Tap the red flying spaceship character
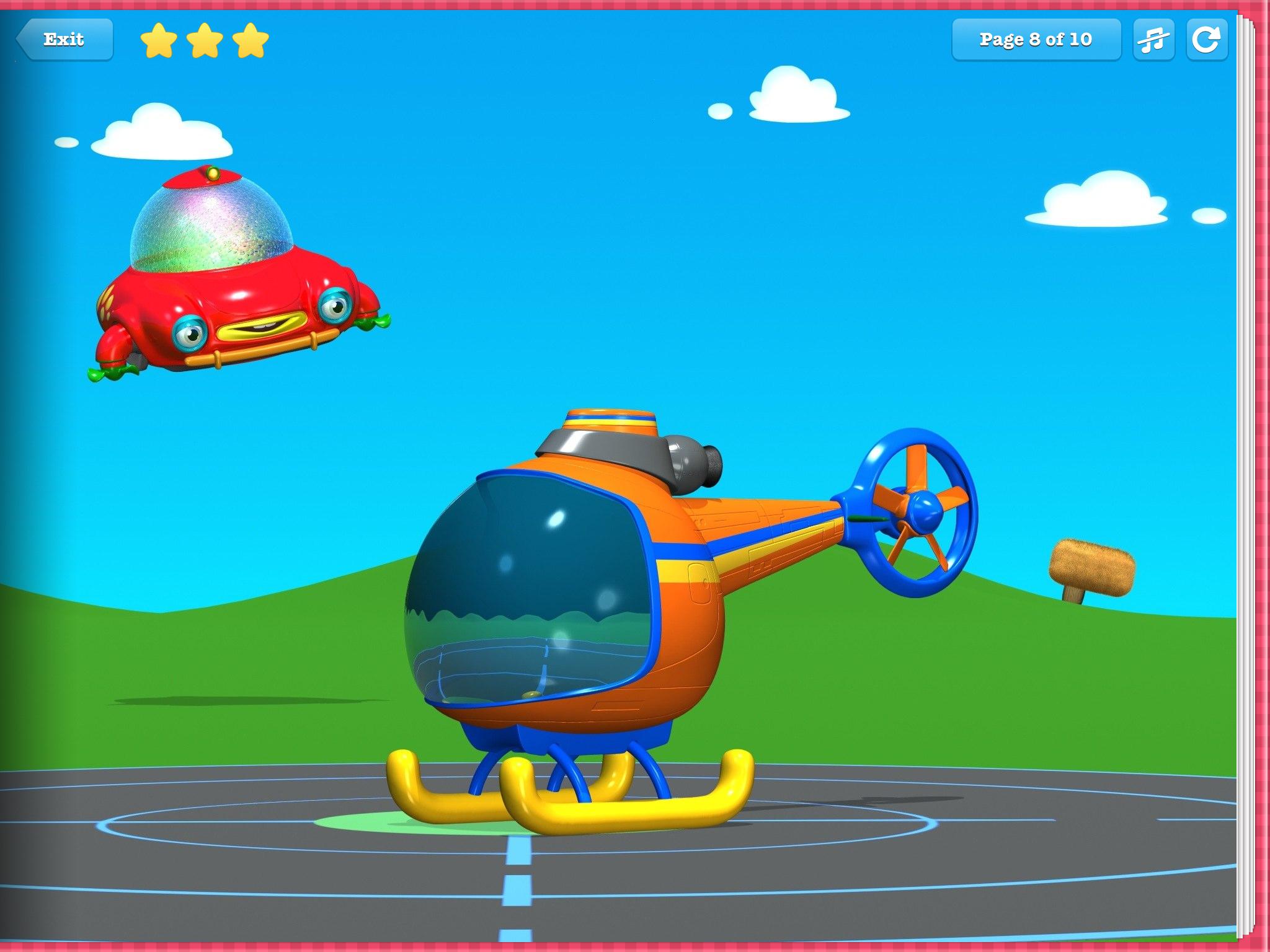 (x=242, y=291)
